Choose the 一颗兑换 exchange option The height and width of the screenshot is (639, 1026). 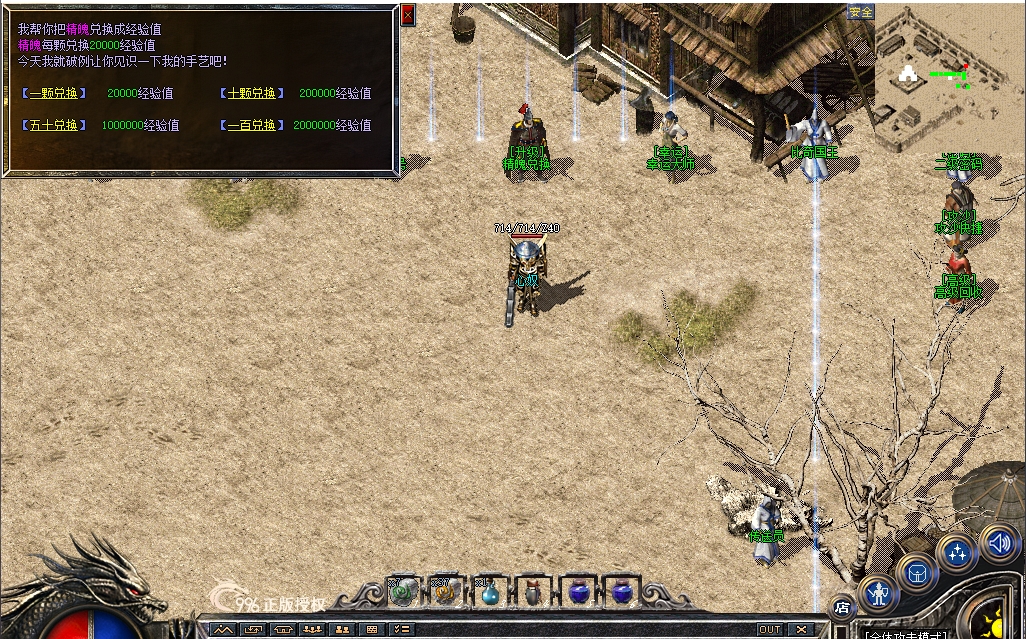pos(53,93)
